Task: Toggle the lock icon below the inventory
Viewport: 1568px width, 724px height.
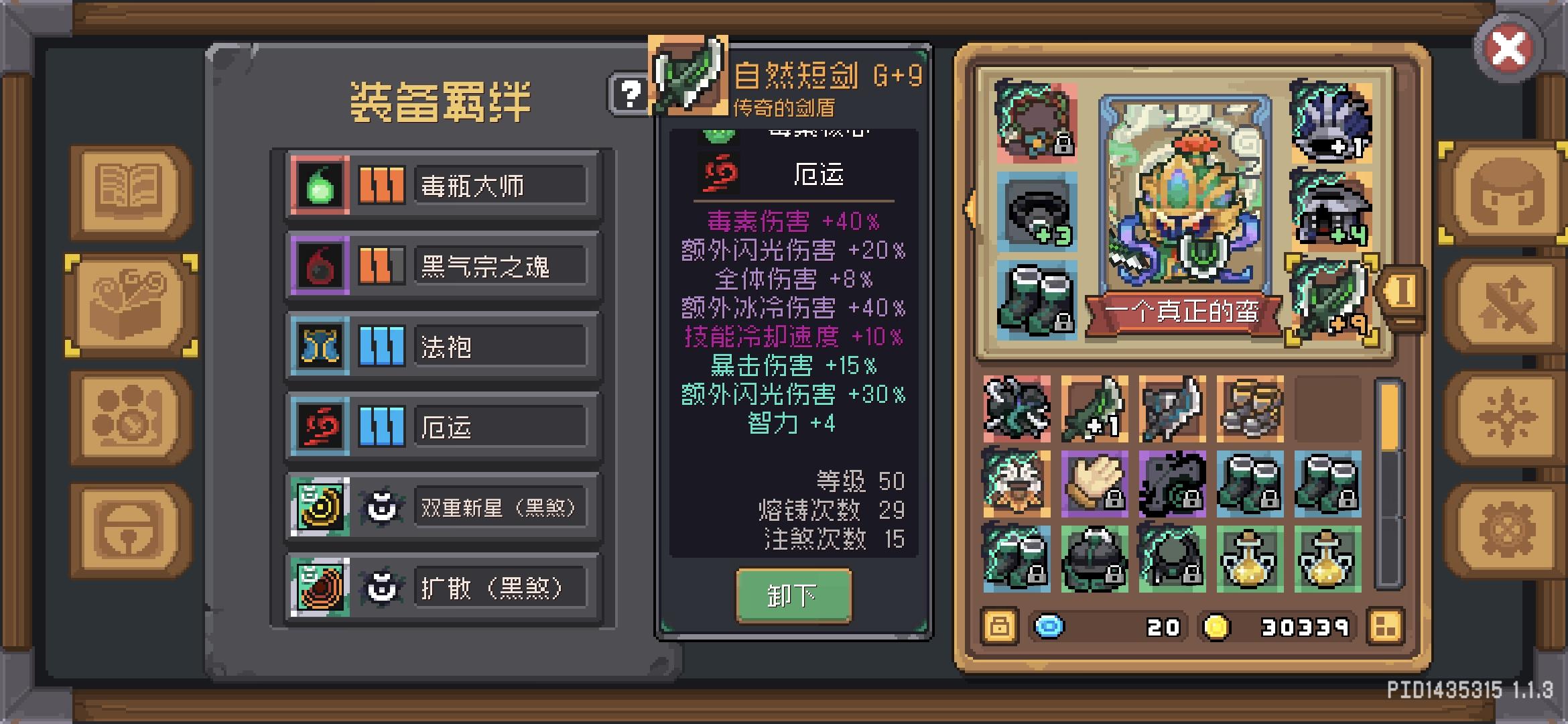Action: click(x=998, y=627)
